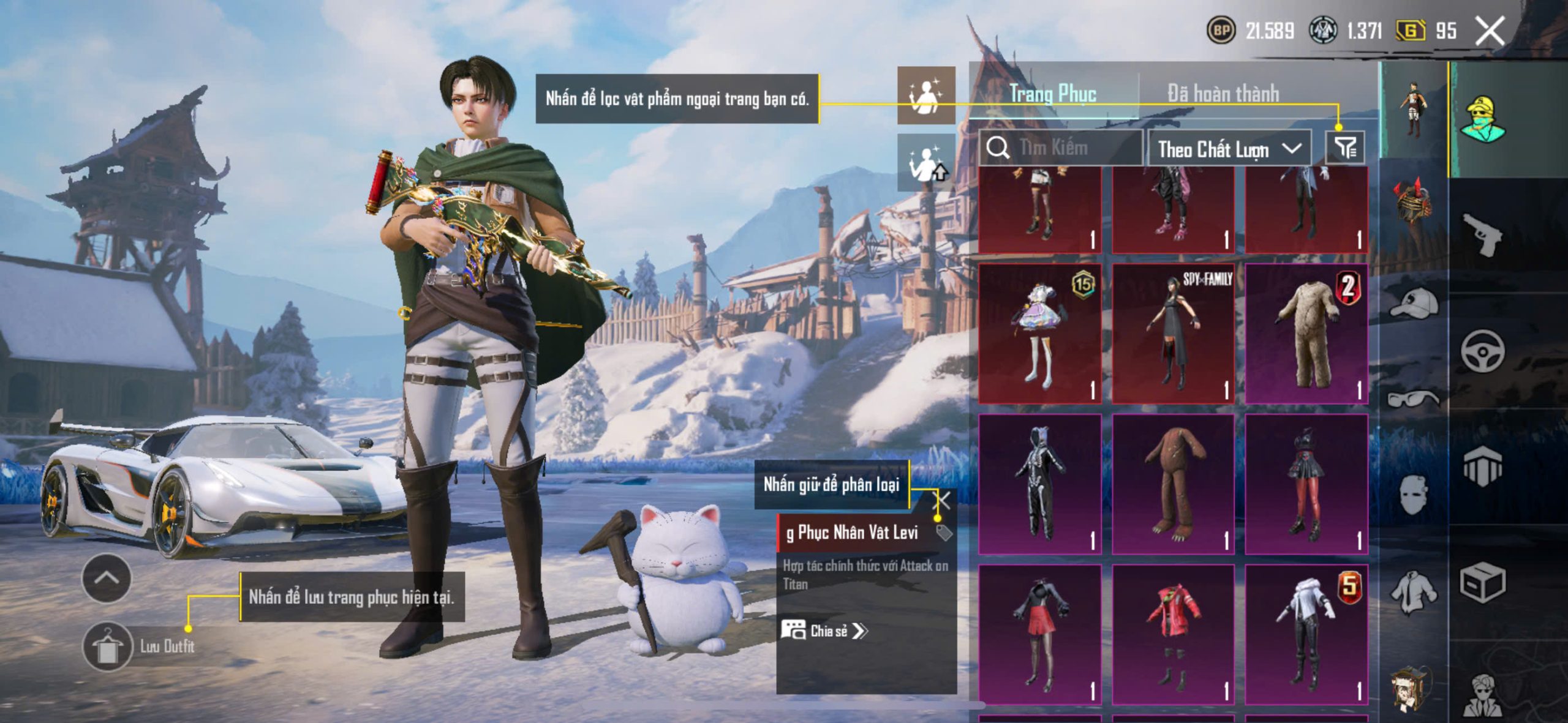
Task: Equip the brown bear costume
Action: [1173, 484]
